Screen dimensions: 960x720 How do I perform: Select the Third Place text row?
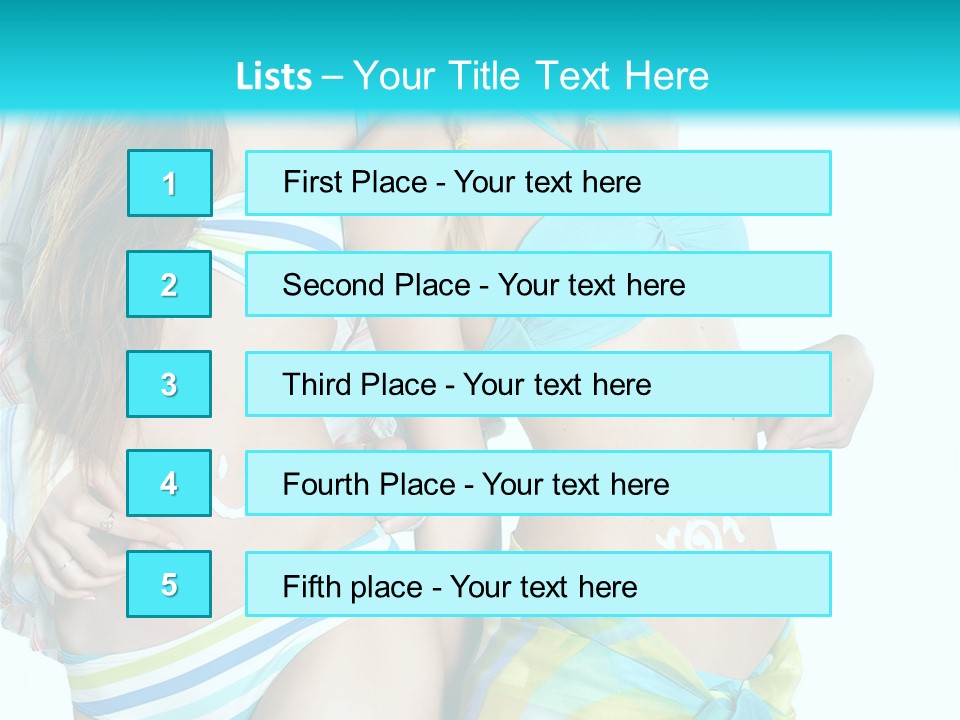538,384
